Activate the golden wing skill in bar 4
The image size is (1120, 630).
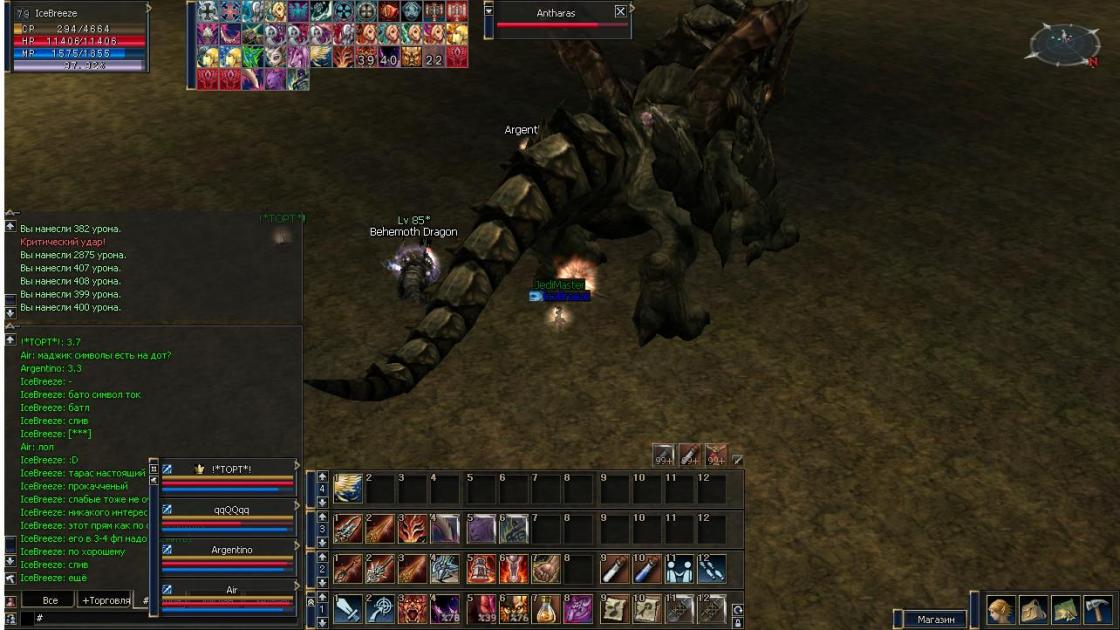[x=348, y=489]
